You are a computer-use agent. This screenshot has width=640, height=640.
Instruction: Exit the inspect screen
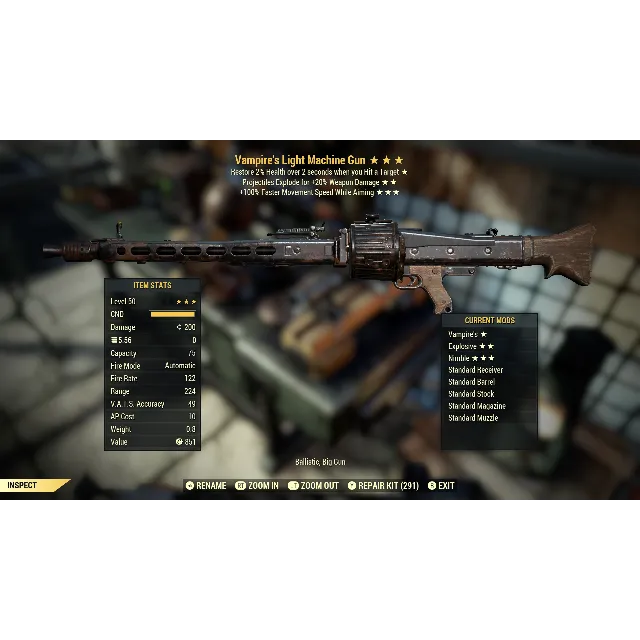[x=441, y=486]
